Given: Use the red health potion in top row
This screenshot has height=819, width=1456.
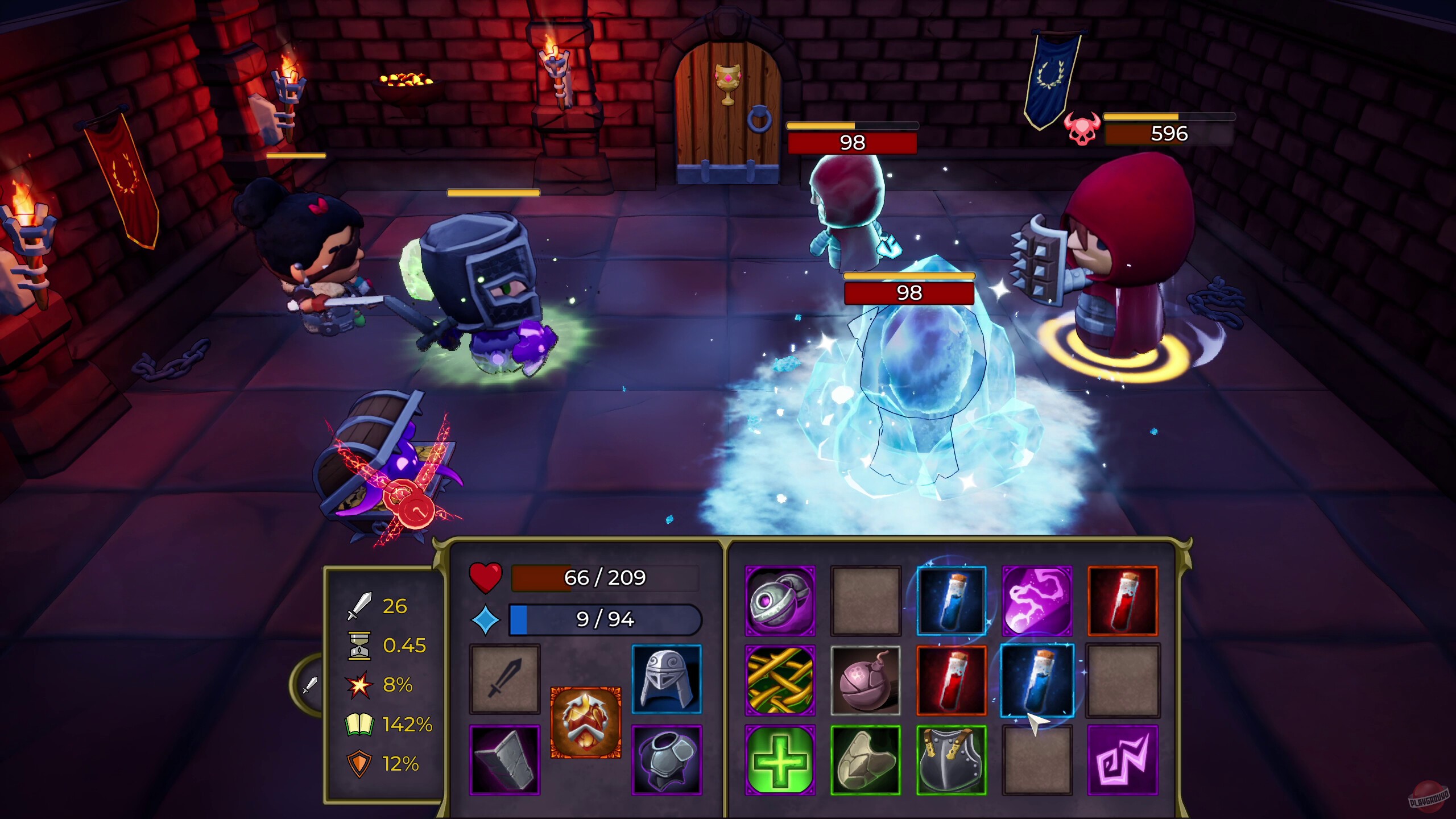Looking at the screenshot, I should tap(1124, 601).
